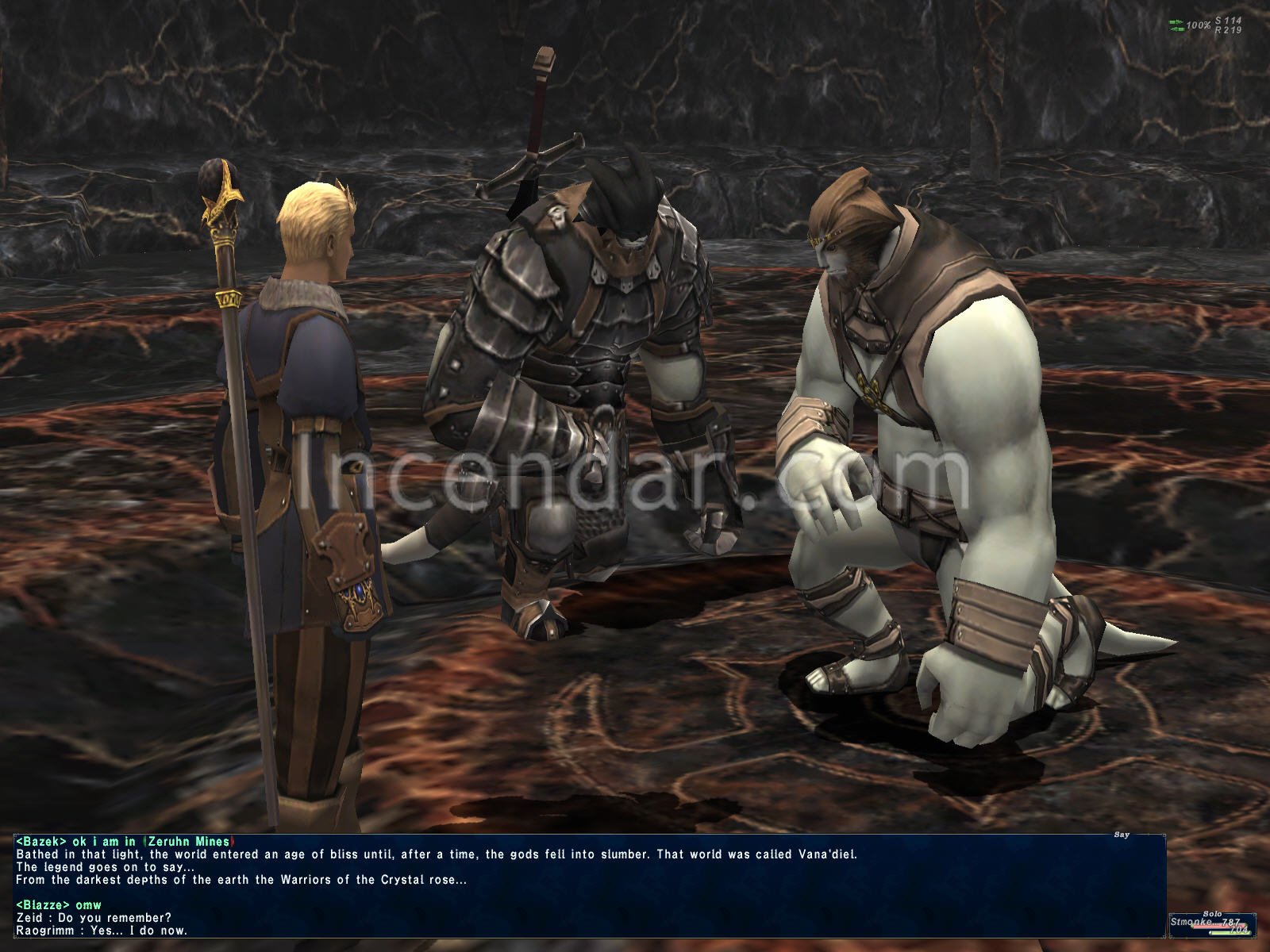Click the chat log window

tap(587, 885)
